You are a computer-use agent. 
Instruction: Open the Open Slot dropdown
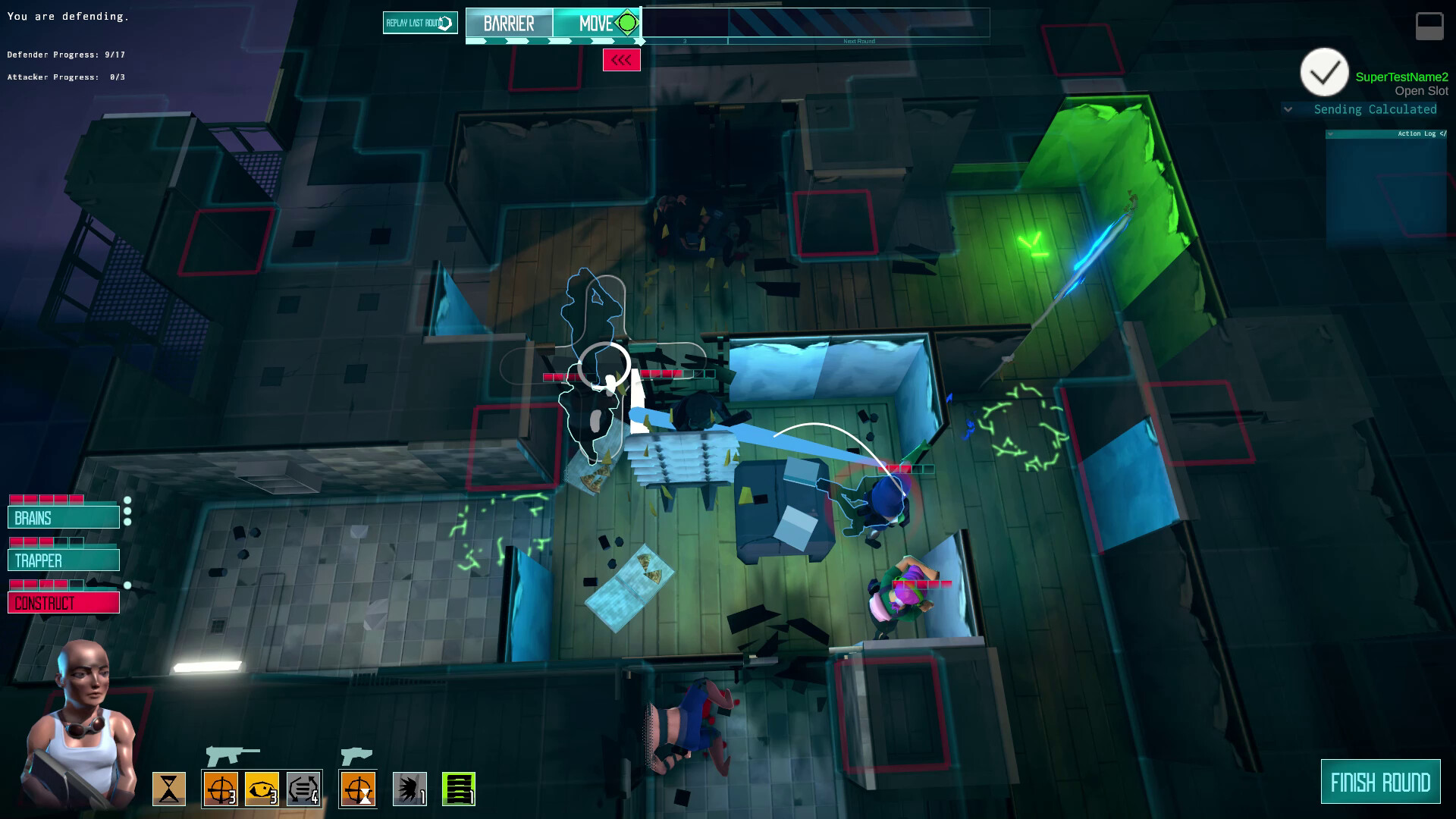(1421, 89)
